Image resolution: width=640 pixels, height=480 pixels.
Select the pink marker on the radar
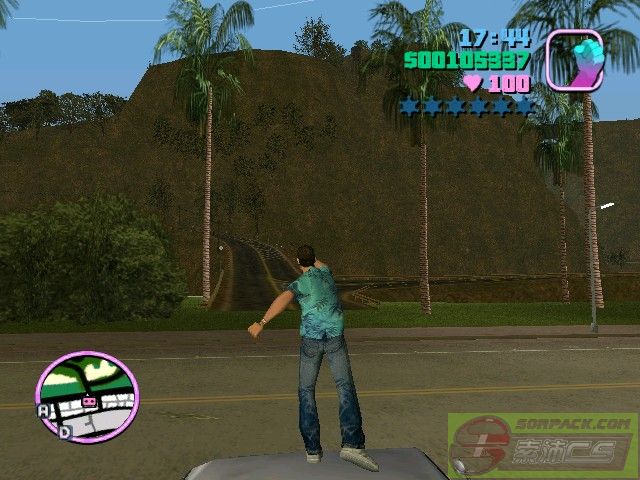tap(89, 401)
